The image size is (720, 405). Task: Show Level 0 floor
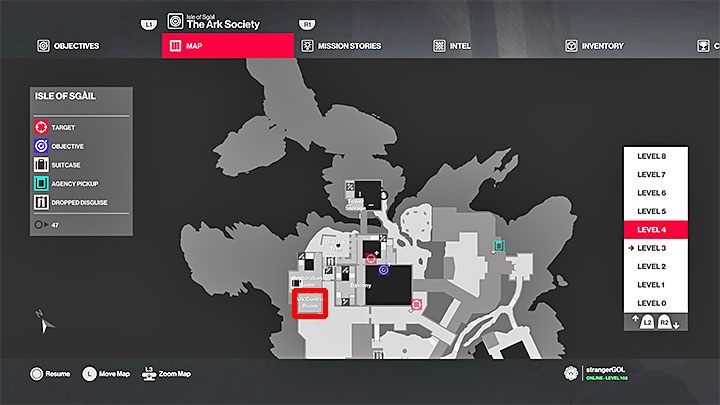click(x=657, y=303)
